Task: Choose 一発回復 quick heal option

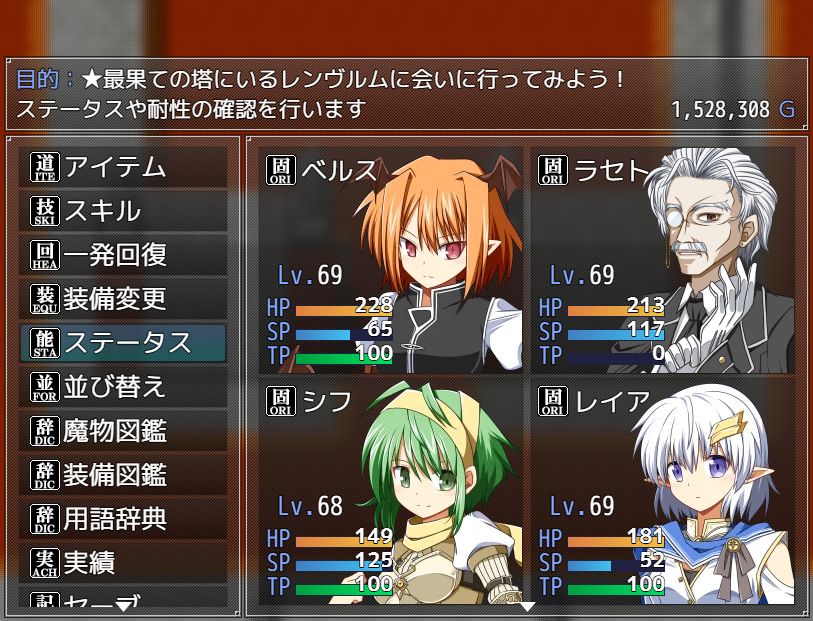Action: (123, 255)
